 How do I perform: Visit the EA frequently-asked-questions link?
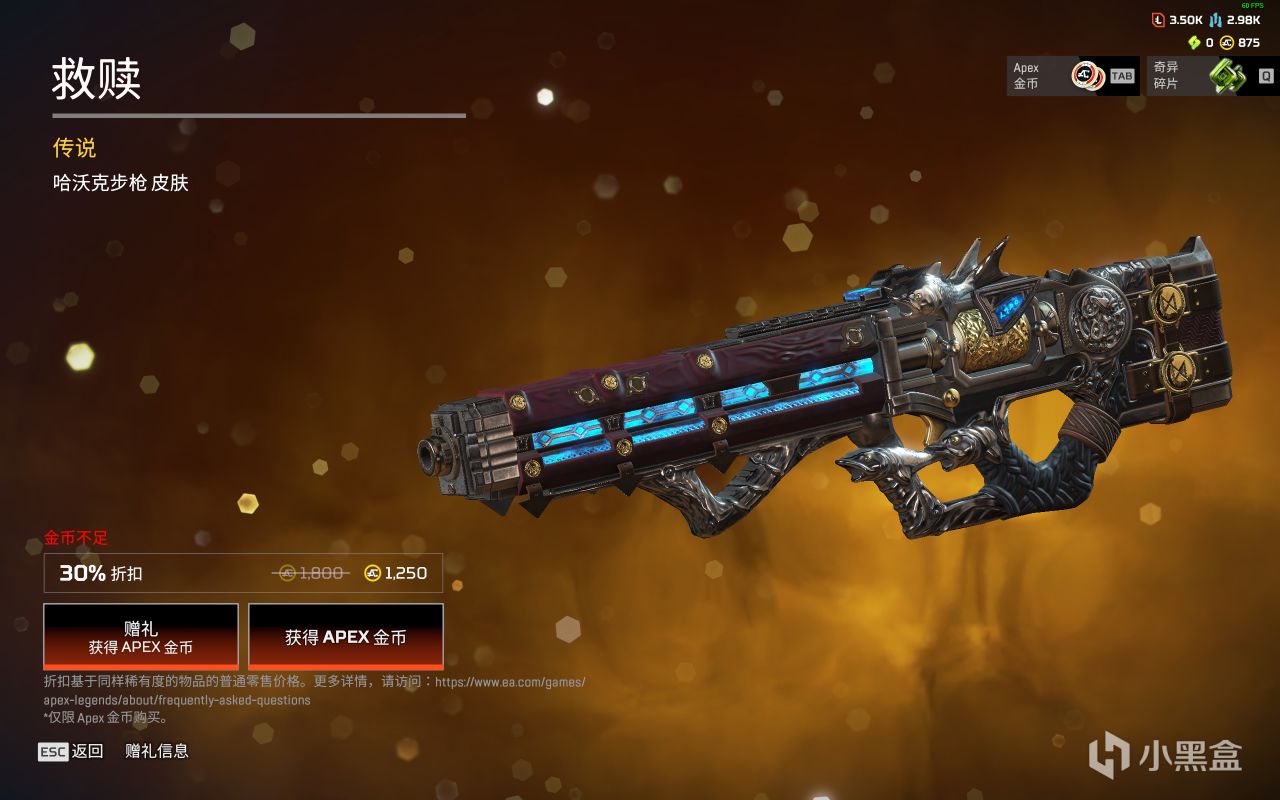tap(510, 682)
